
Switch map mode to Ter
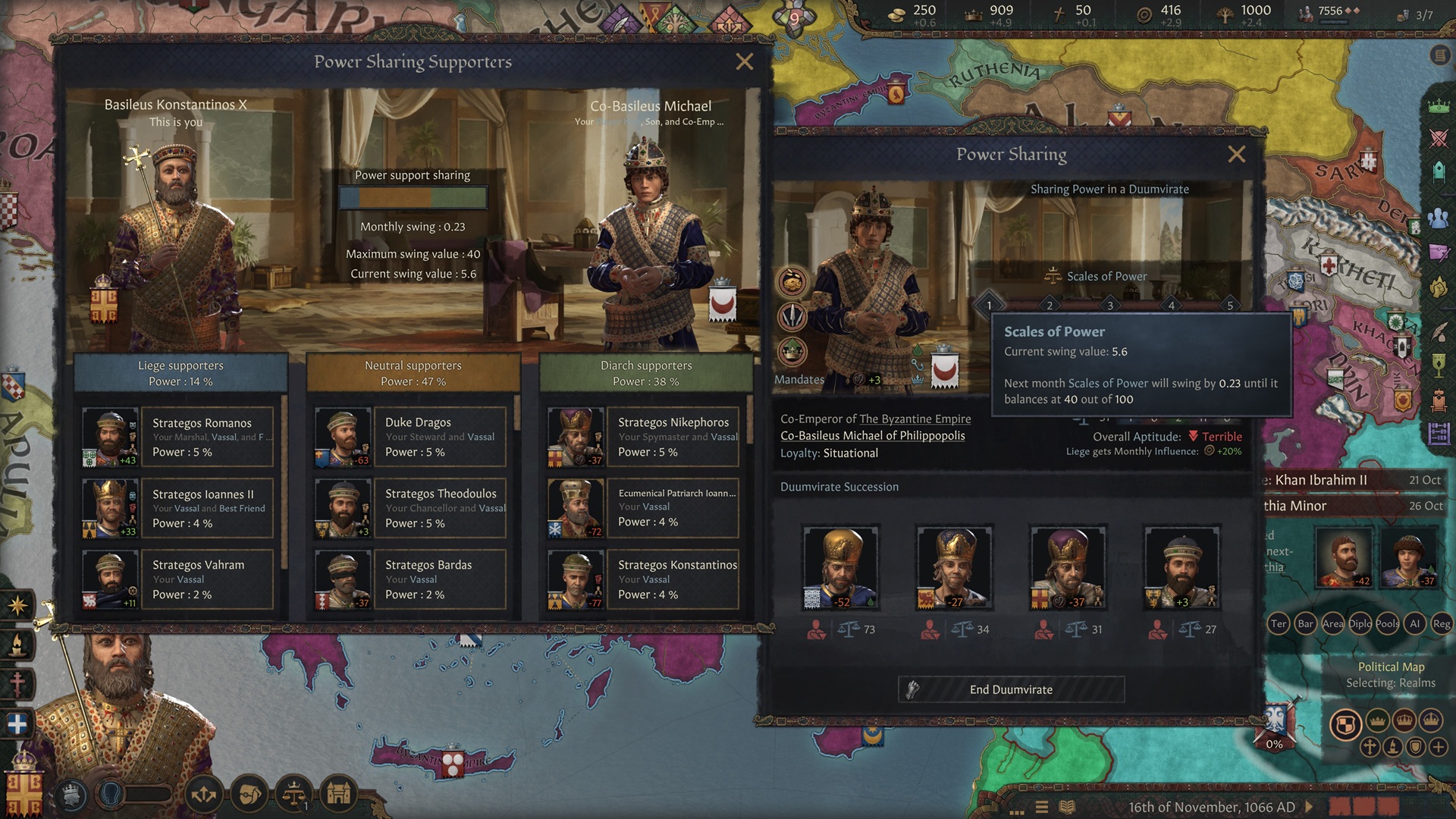(1279, 624)
